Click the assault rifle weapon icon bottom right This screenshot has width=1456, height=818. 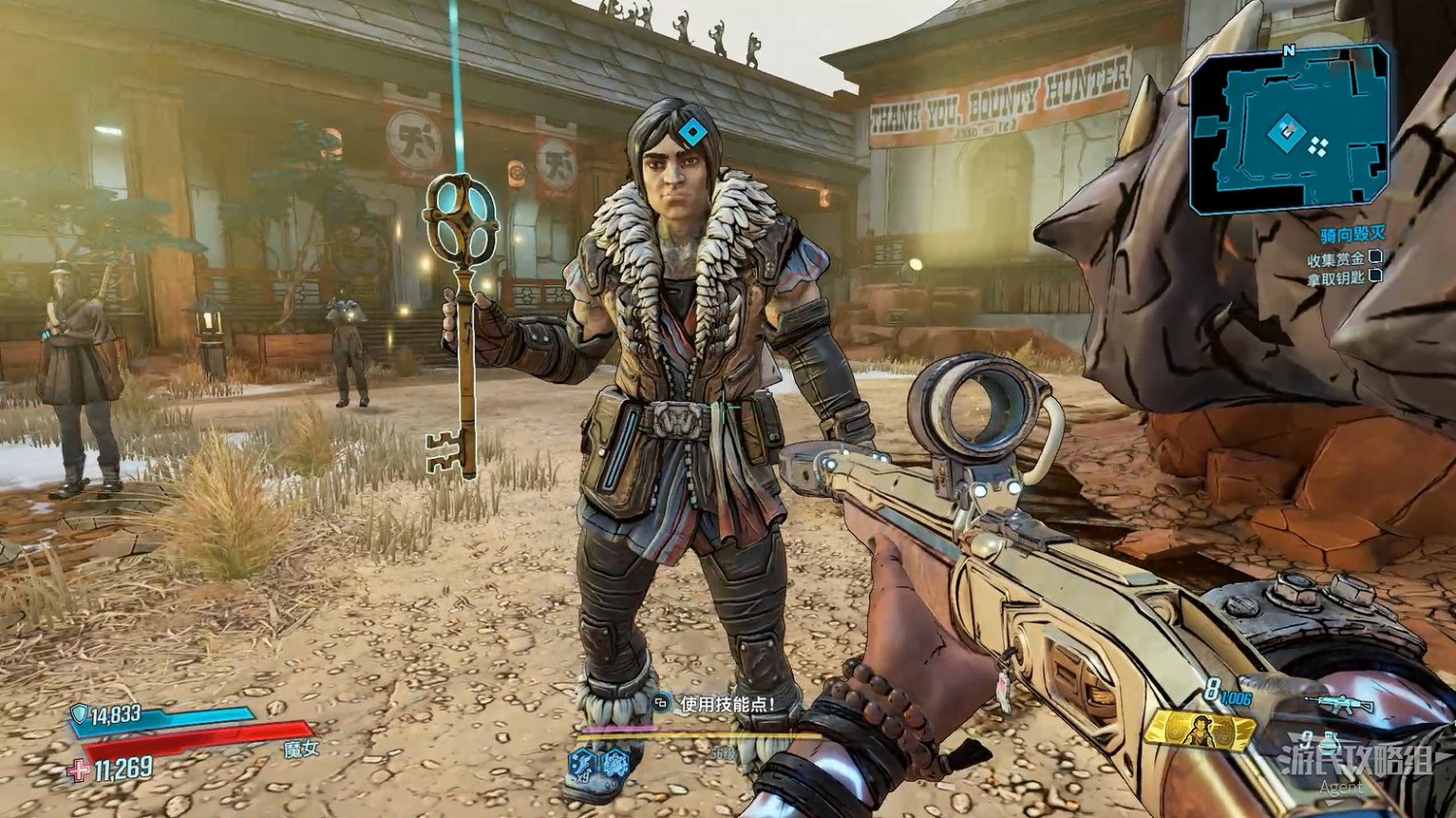click(1339, 704)
